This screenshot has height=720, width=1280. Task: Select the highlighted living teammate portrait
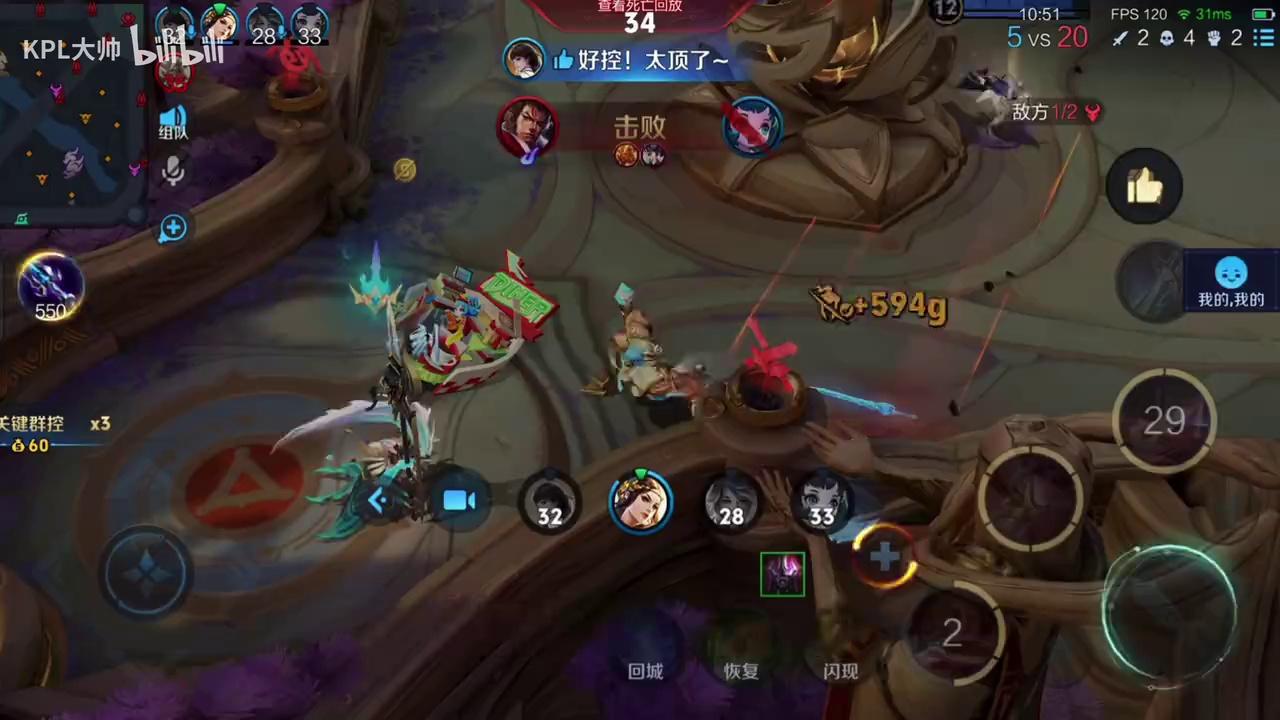coord(640,500)
